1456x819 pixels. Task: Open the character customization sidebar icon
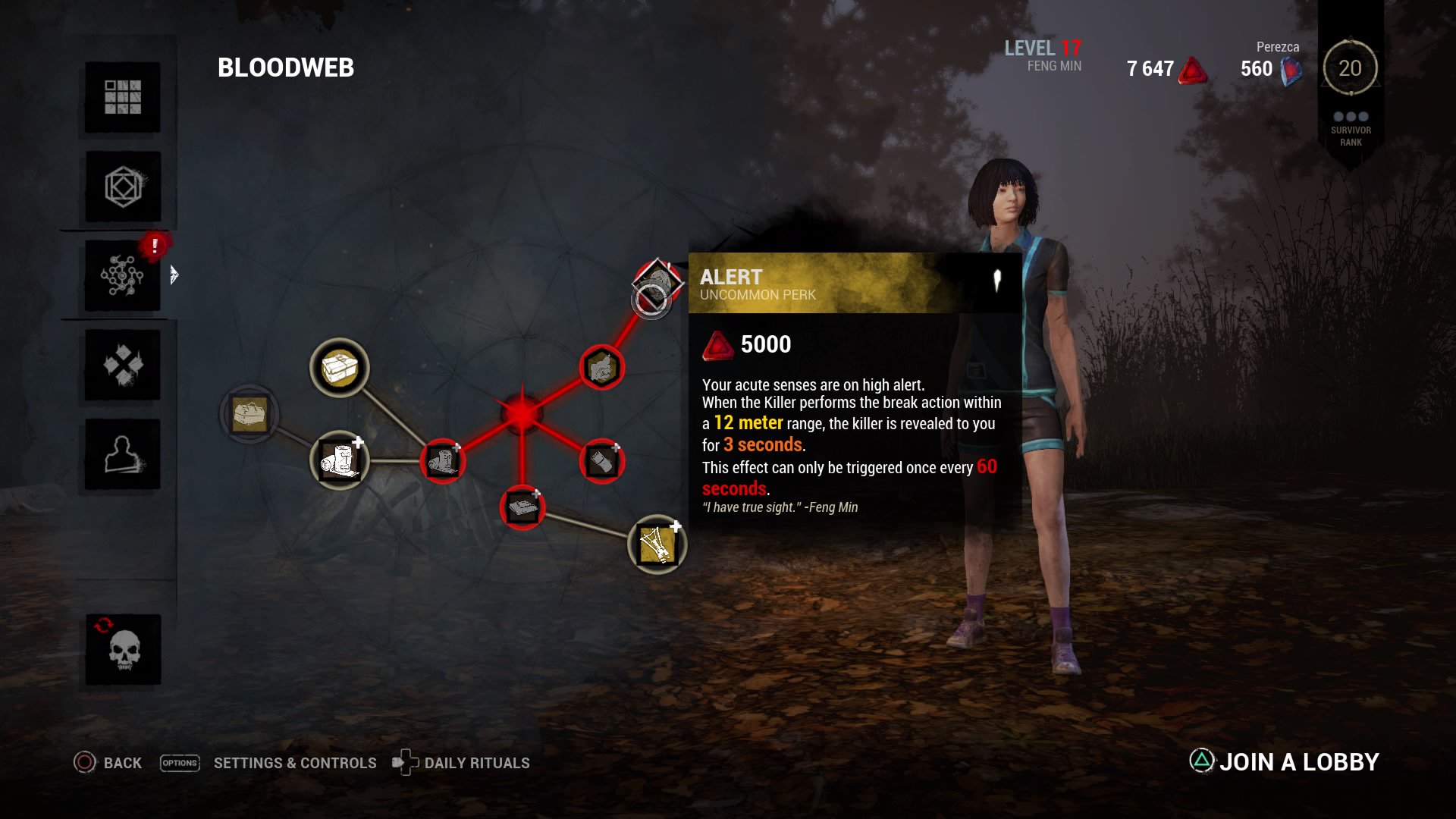[x=122, y=455]
